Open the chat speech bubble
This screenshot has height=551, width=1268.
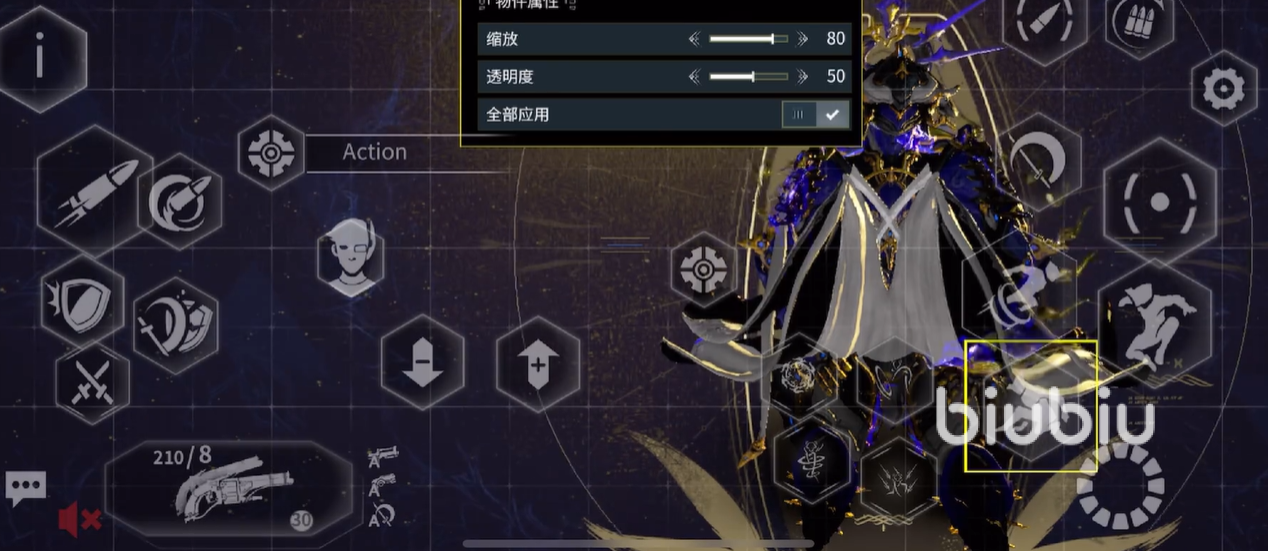(x=25, y=488)
